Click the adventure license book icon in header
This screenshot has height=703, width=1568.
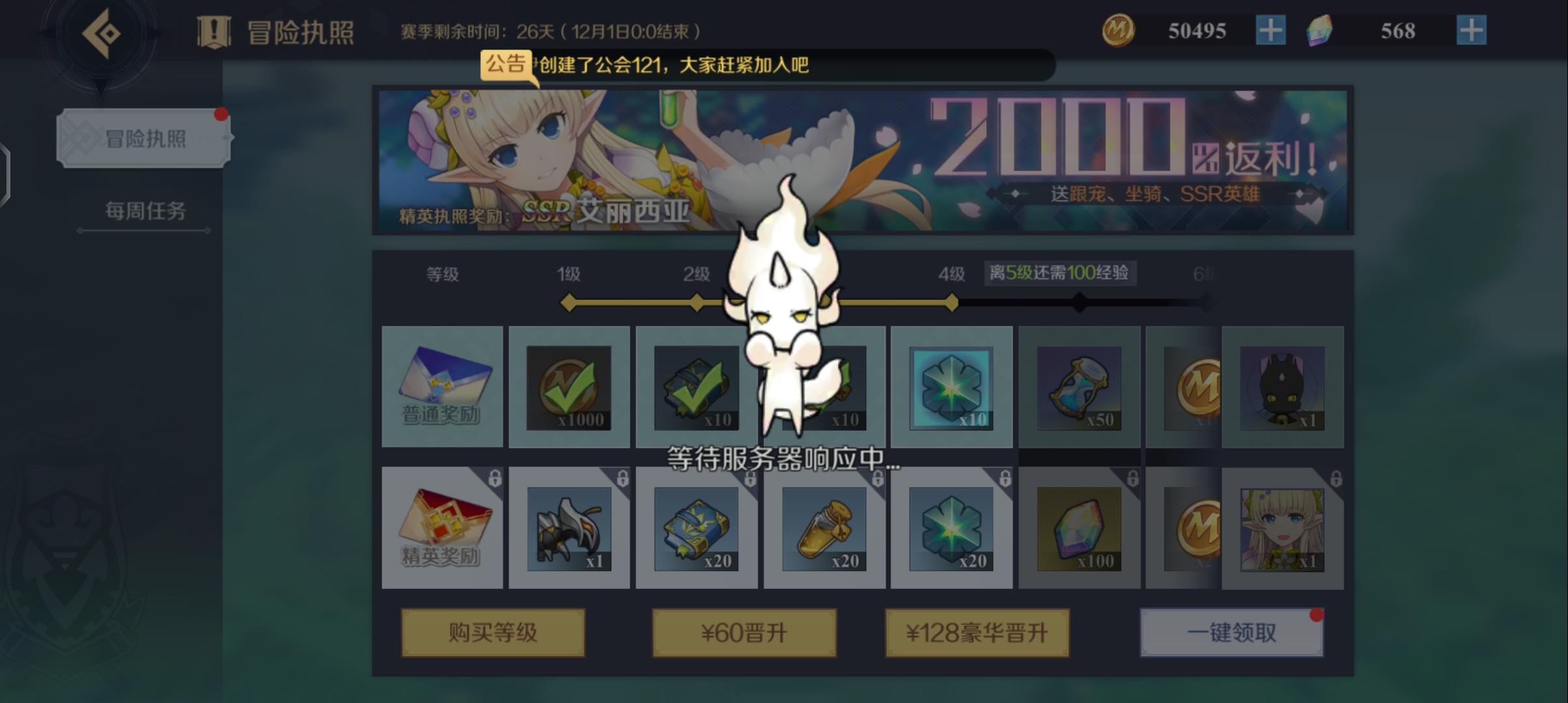coord(215,29)
